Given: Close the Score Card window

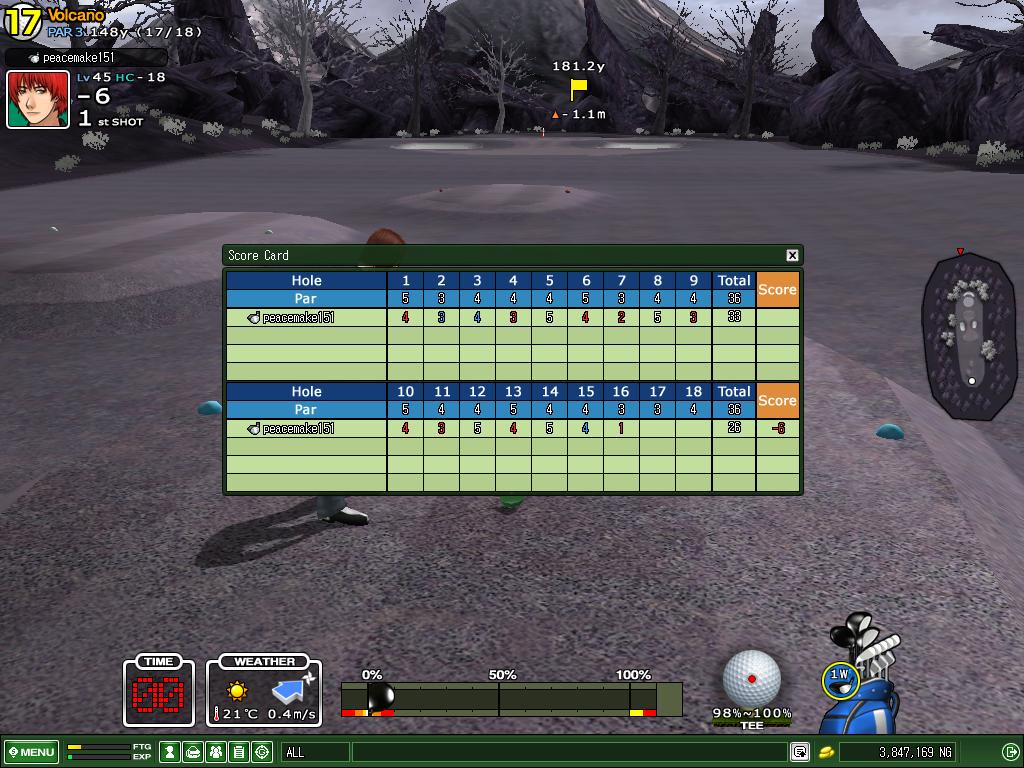Looking at the screenshot, I should (x=792, y=255).
